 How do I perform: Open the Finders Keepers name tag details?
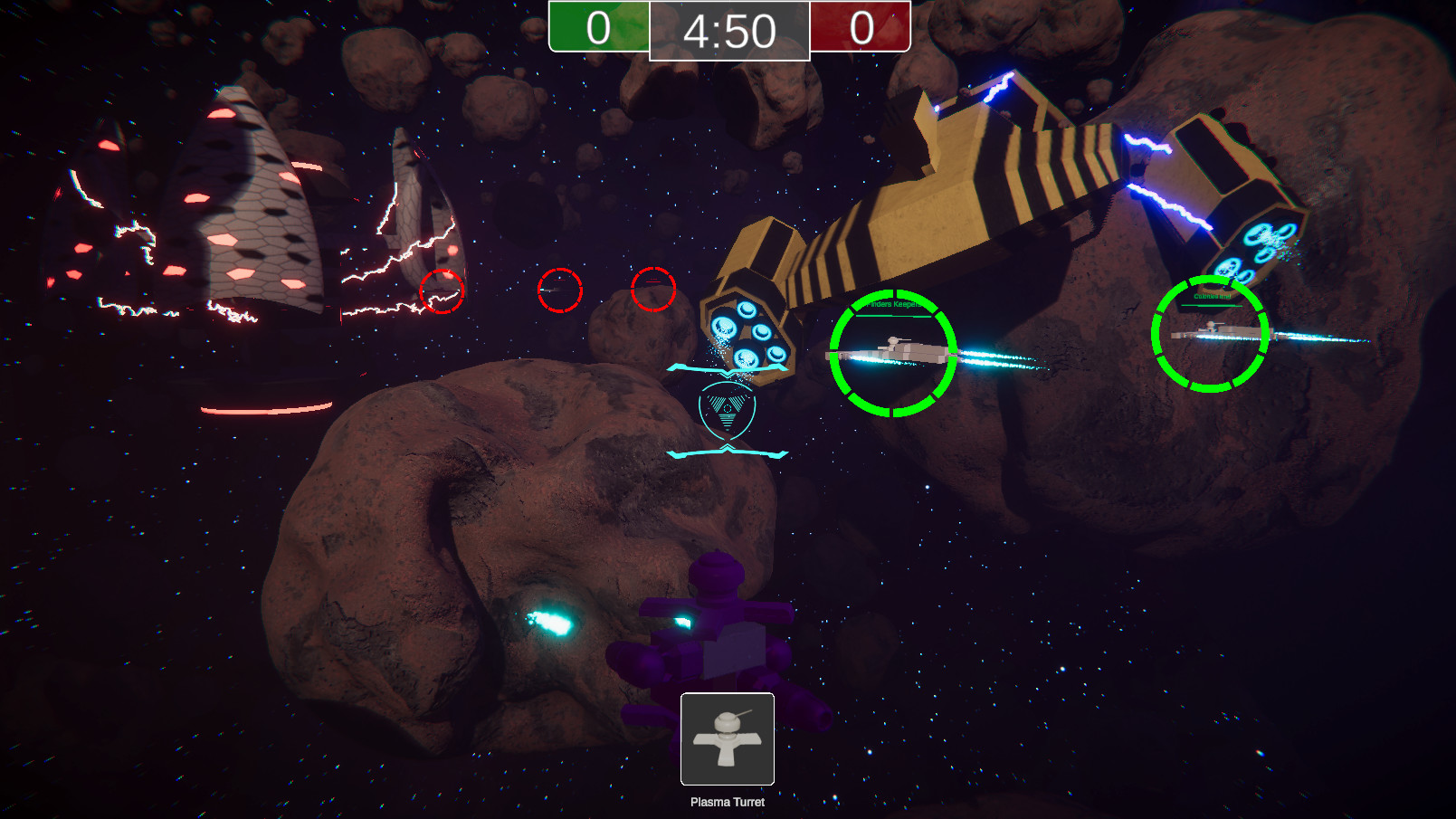pyautogui.click(x=891, y=306)
